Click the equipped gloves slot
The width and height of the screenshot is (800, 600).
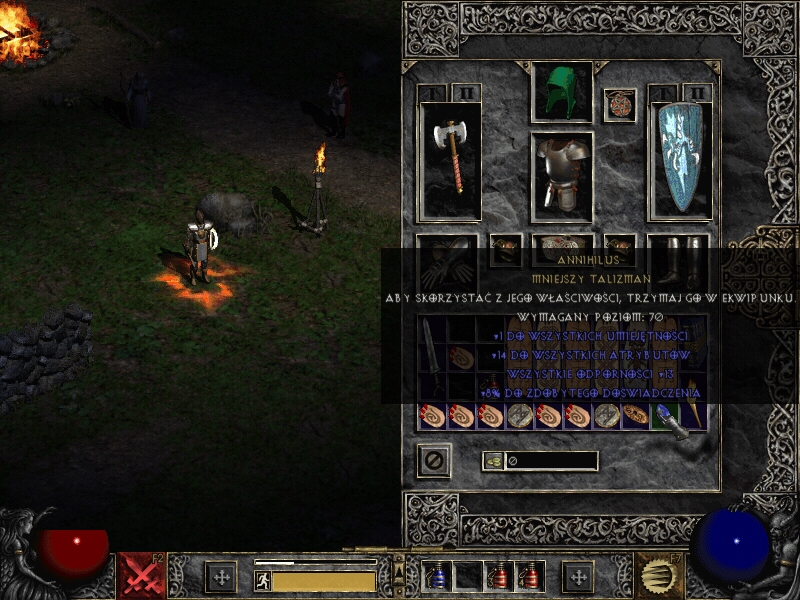446,262
